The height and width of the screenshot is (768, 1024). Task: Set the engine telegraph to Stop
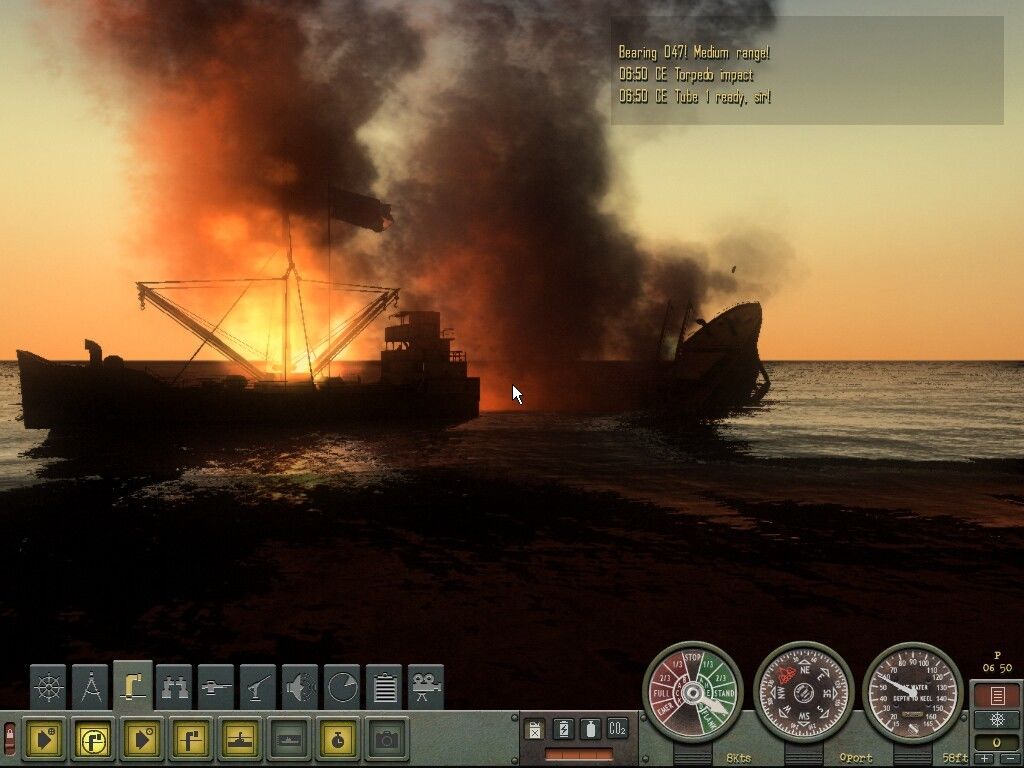click(x=693, y=662)
